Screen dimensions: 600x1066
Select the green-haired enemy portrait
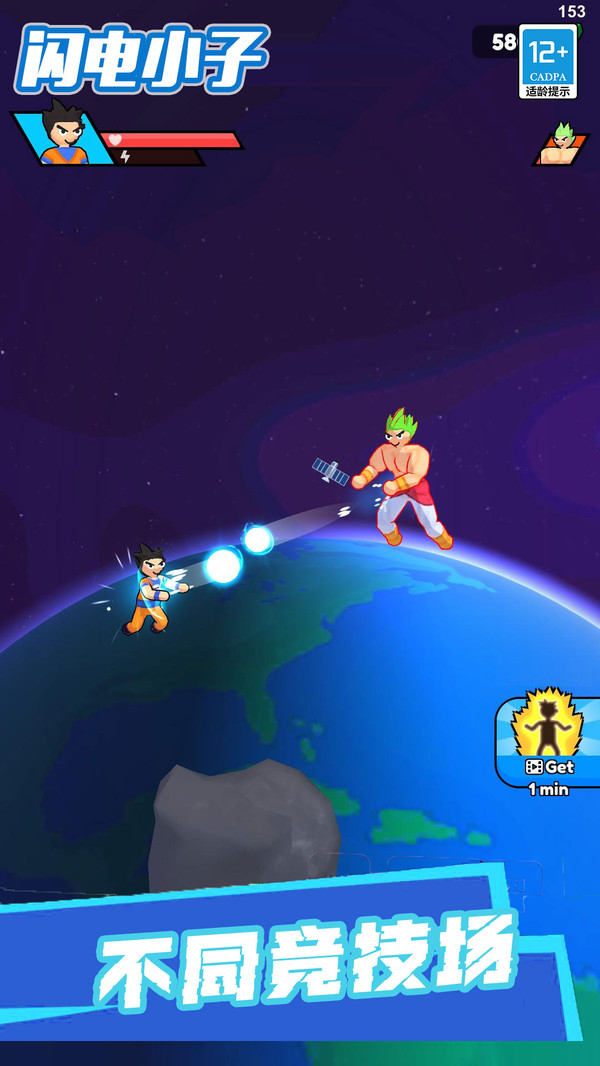(x=561, y=145)
